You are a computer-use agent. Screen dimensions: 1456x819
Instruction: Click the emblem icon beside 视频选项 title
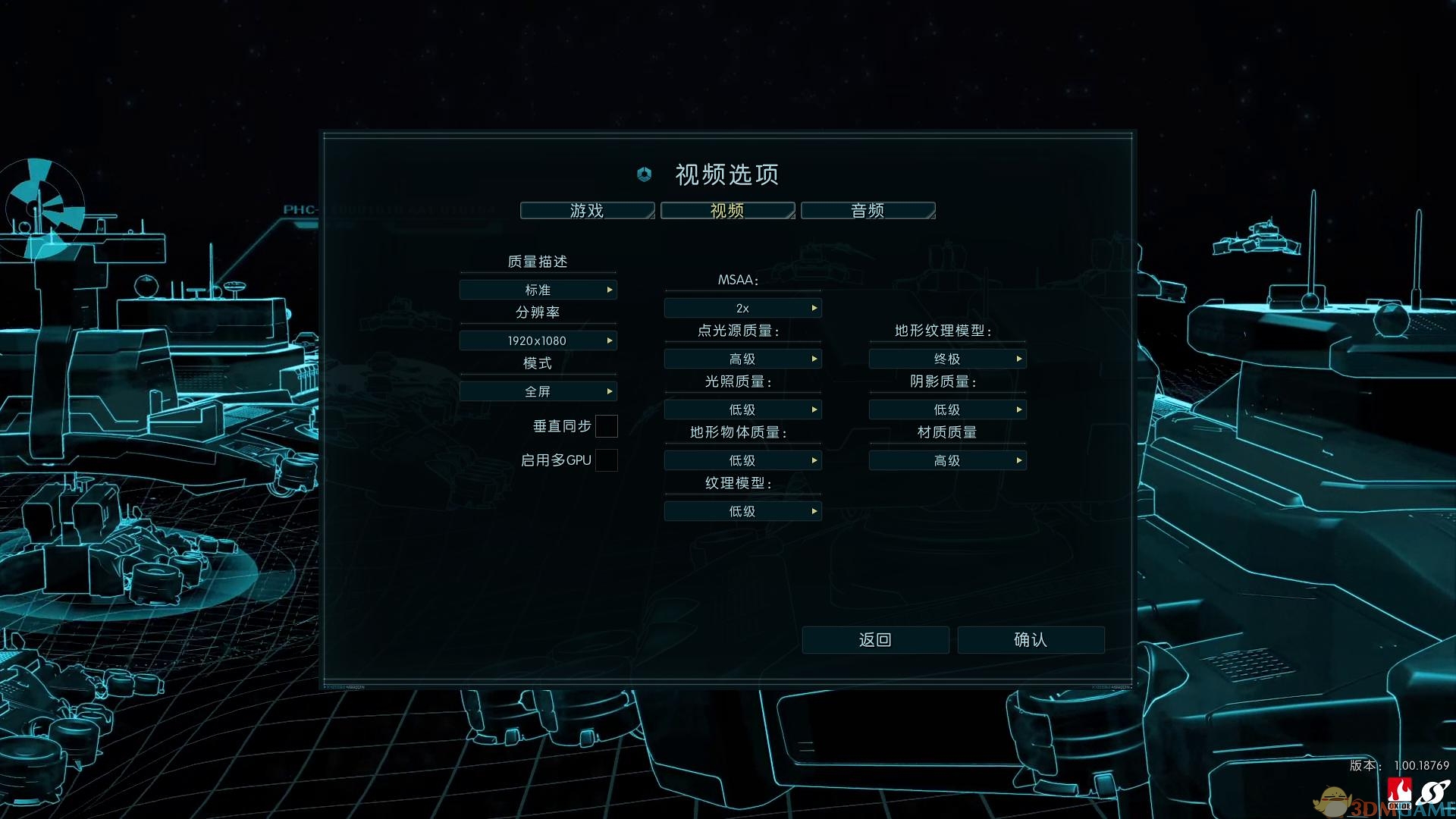(x=643, y=174)
